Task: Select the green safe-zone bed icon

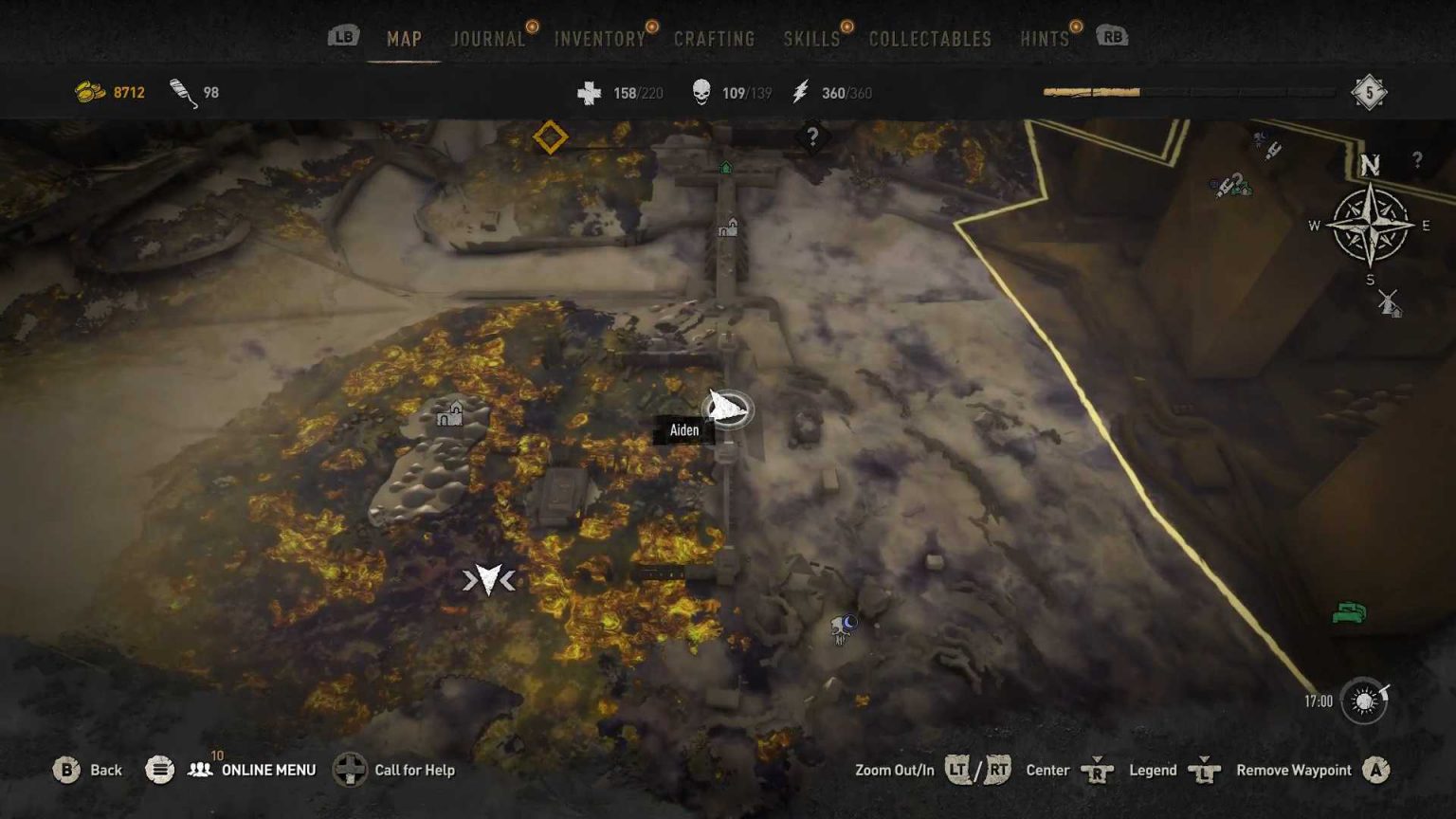Action: click(x=1349, y=611)
